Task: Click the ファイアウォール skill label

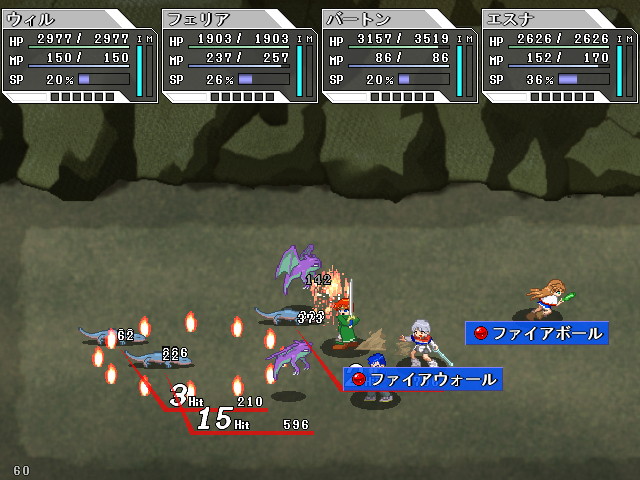Action: coord(423,379)
